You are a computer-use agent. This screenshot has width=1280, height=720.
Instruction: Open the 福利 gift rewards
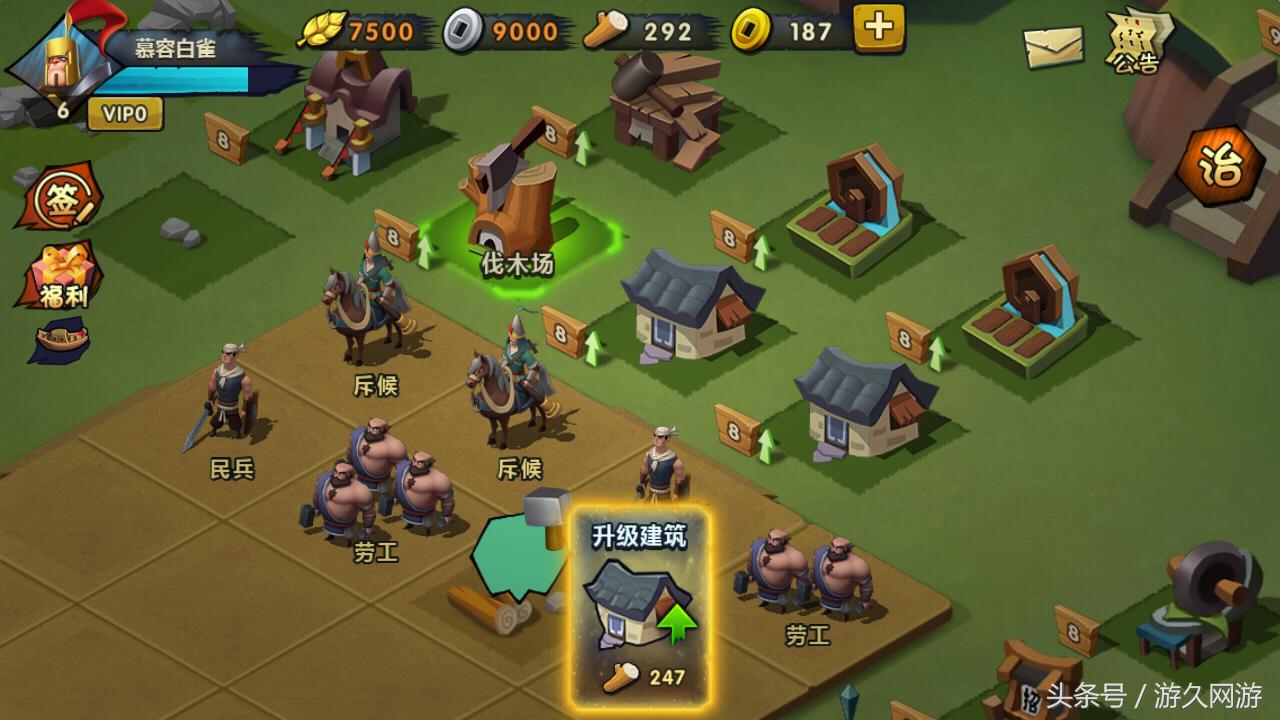tap(60, 275)
